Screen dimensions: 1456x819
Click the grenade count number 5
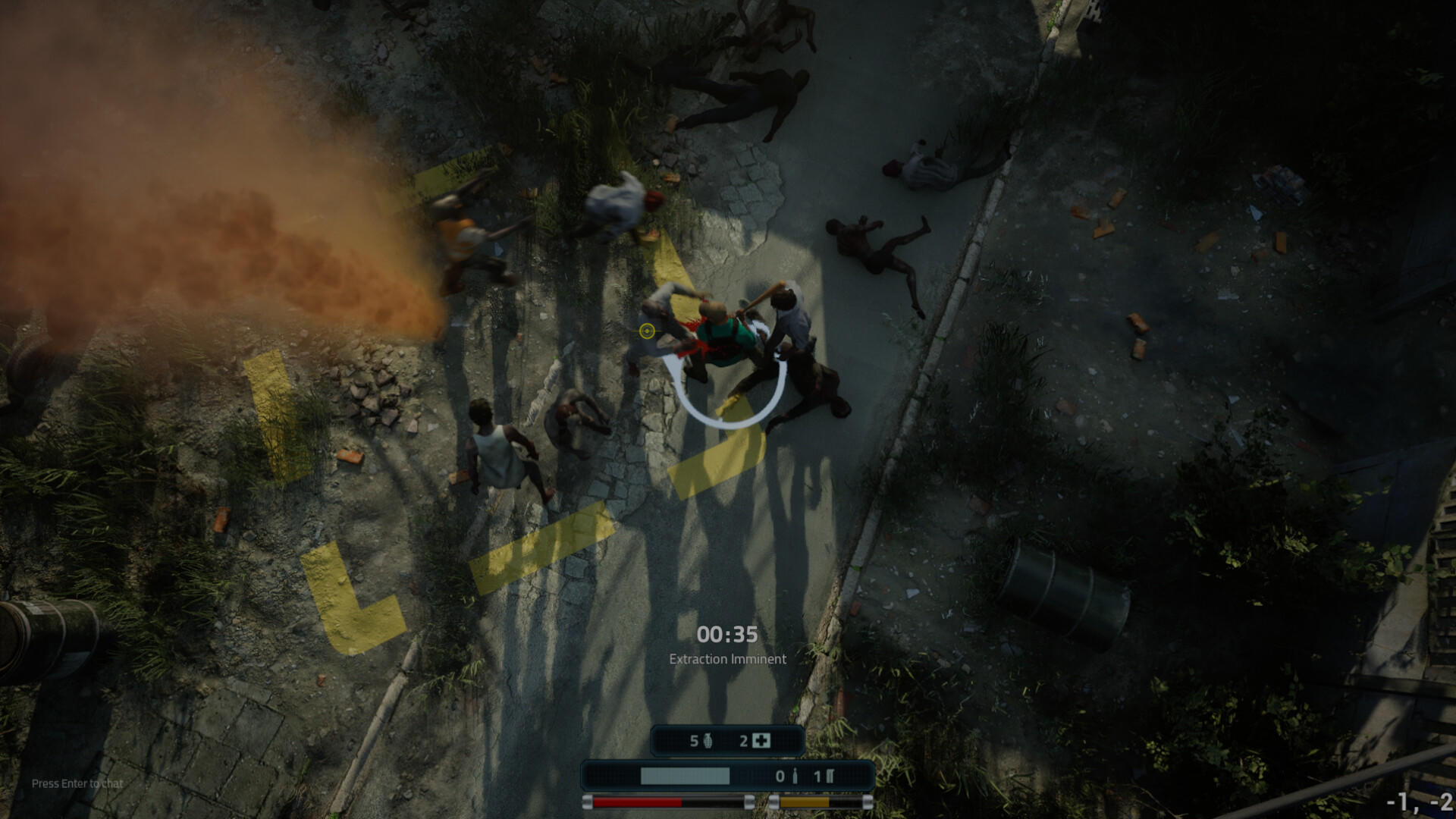pyautogui.click(x=694, y=741)
